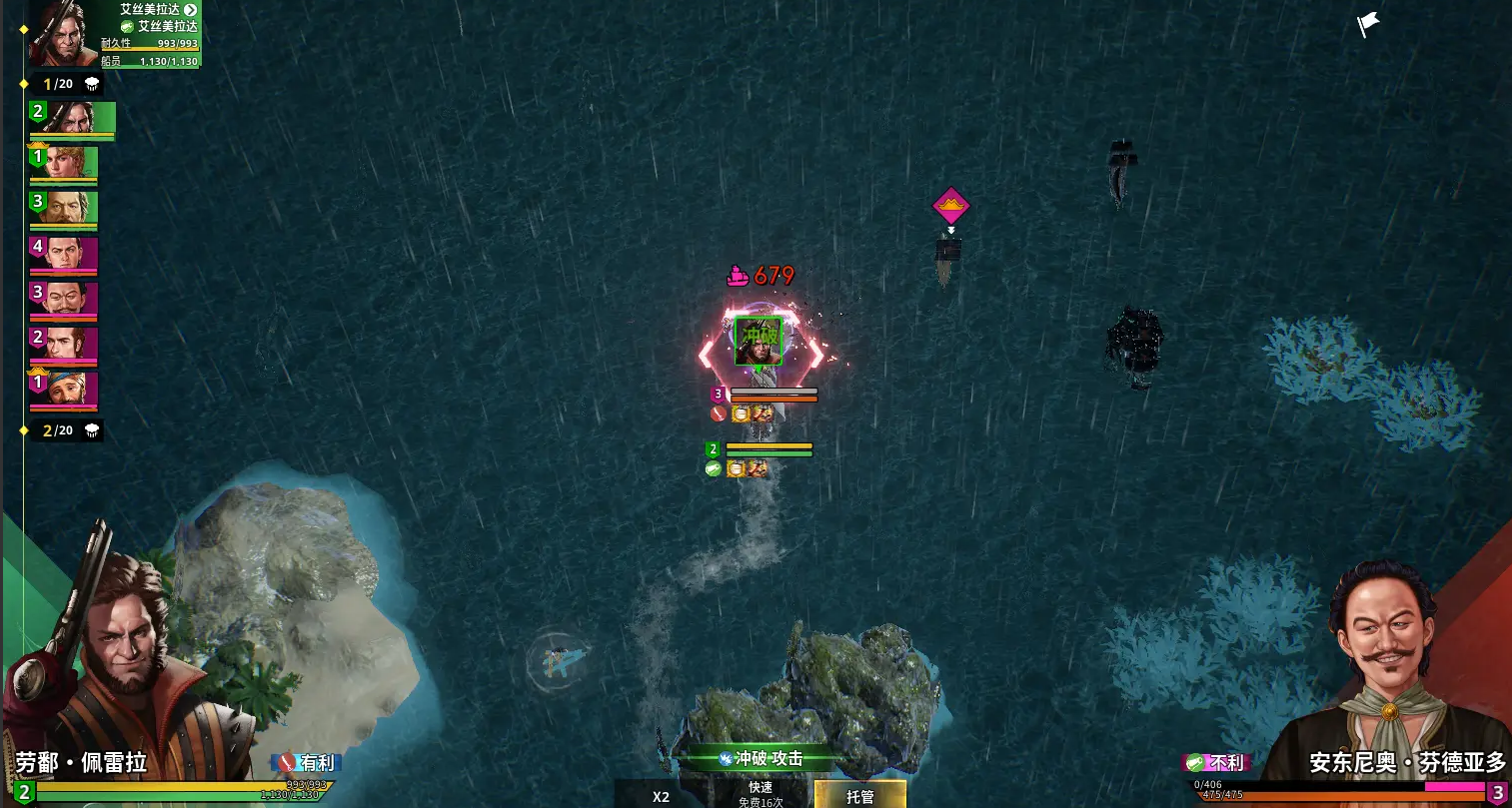Open the arrow button beside 艾丝美拉达
The height and width of the screenshot is (808, 1512).
(190, 10)
